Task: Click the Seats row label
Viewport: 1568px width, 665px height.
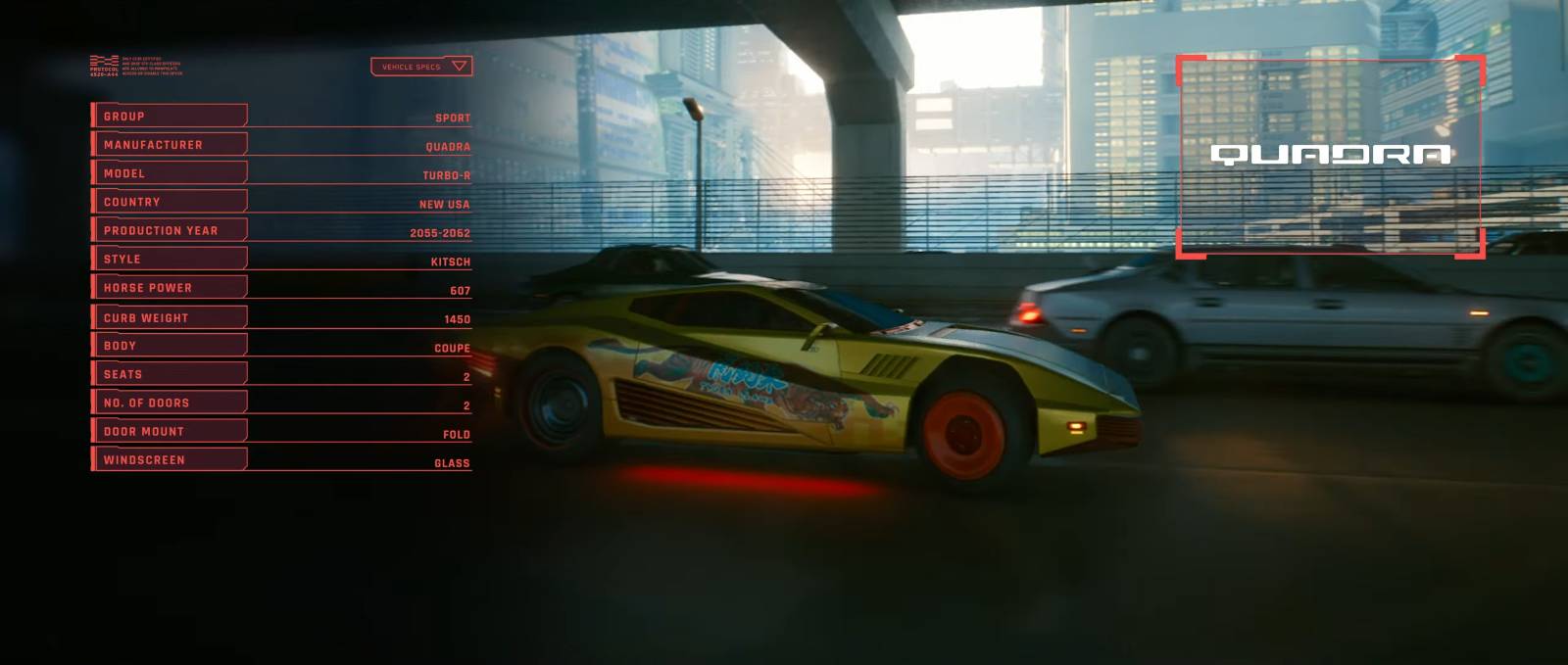Action: click(169, 374)
